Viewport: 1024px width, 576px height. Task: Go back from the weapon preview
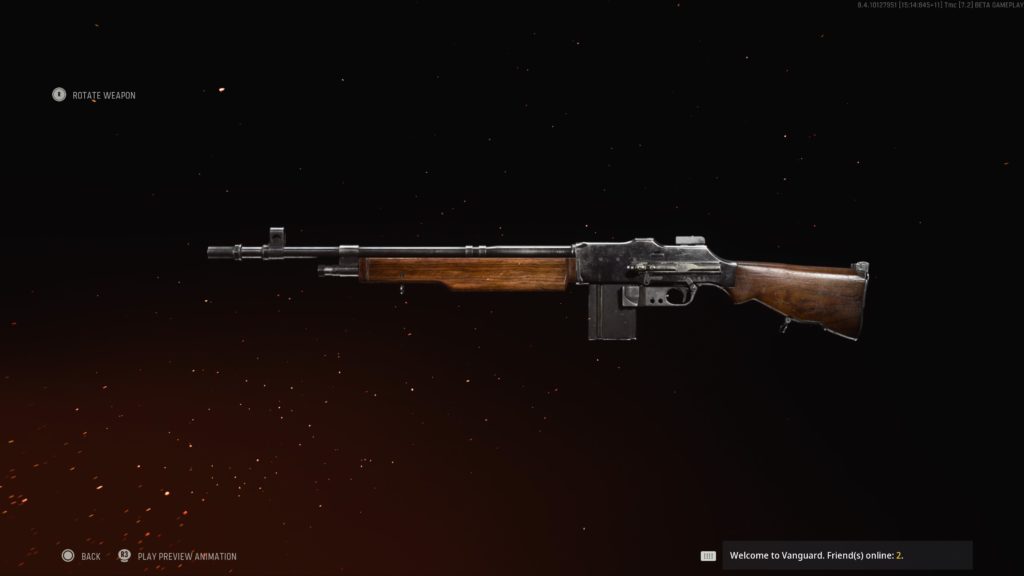[x=80, y=556]
